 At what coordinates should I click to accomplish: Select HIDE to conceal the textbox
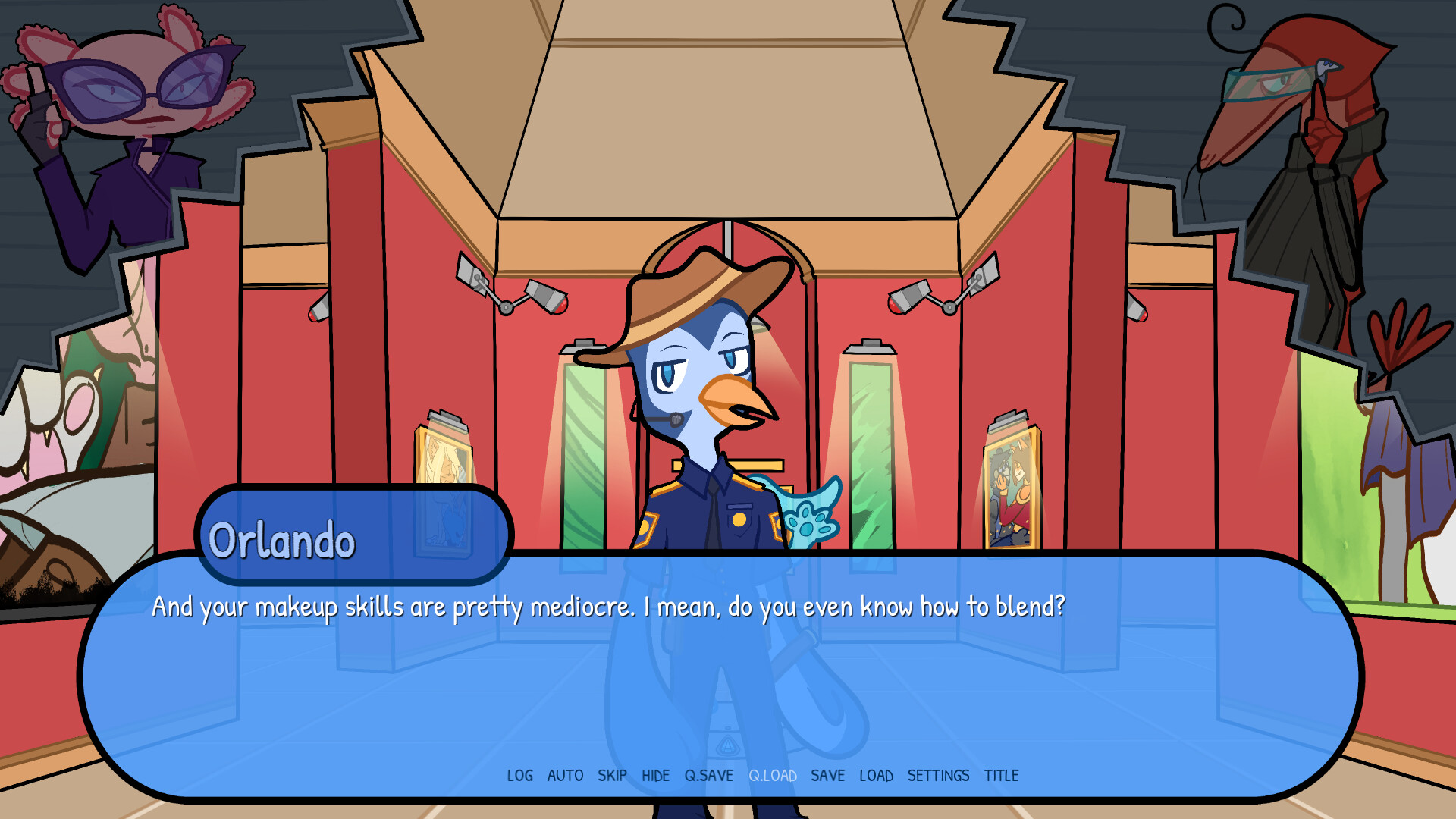tap(656, 776)
